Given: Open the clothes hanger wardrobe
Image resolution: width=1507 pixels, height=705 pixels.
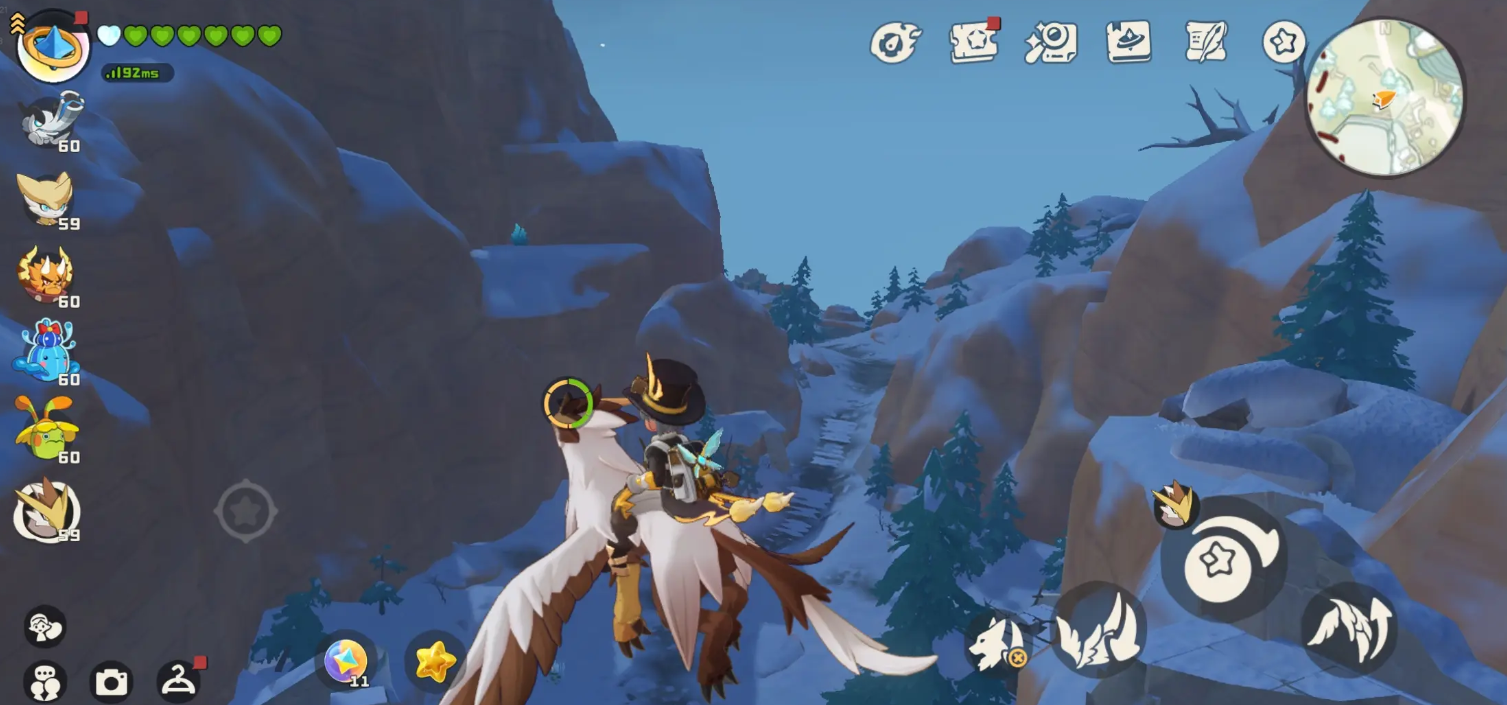Looking at the screenshot, I should tap(179, 680).
